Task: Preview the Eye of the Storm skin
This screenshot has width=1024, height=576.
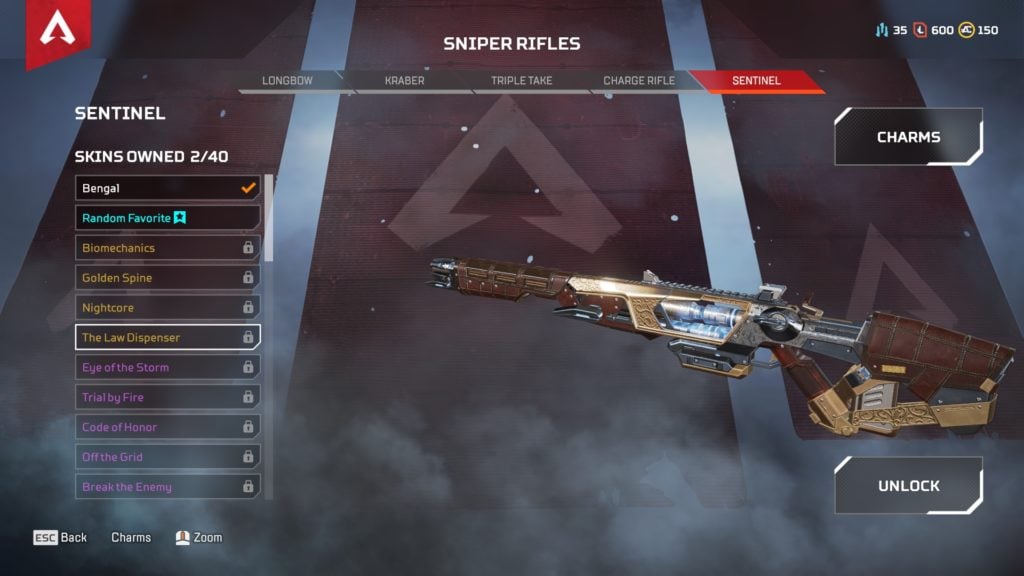Action: (x=167, y=368)
